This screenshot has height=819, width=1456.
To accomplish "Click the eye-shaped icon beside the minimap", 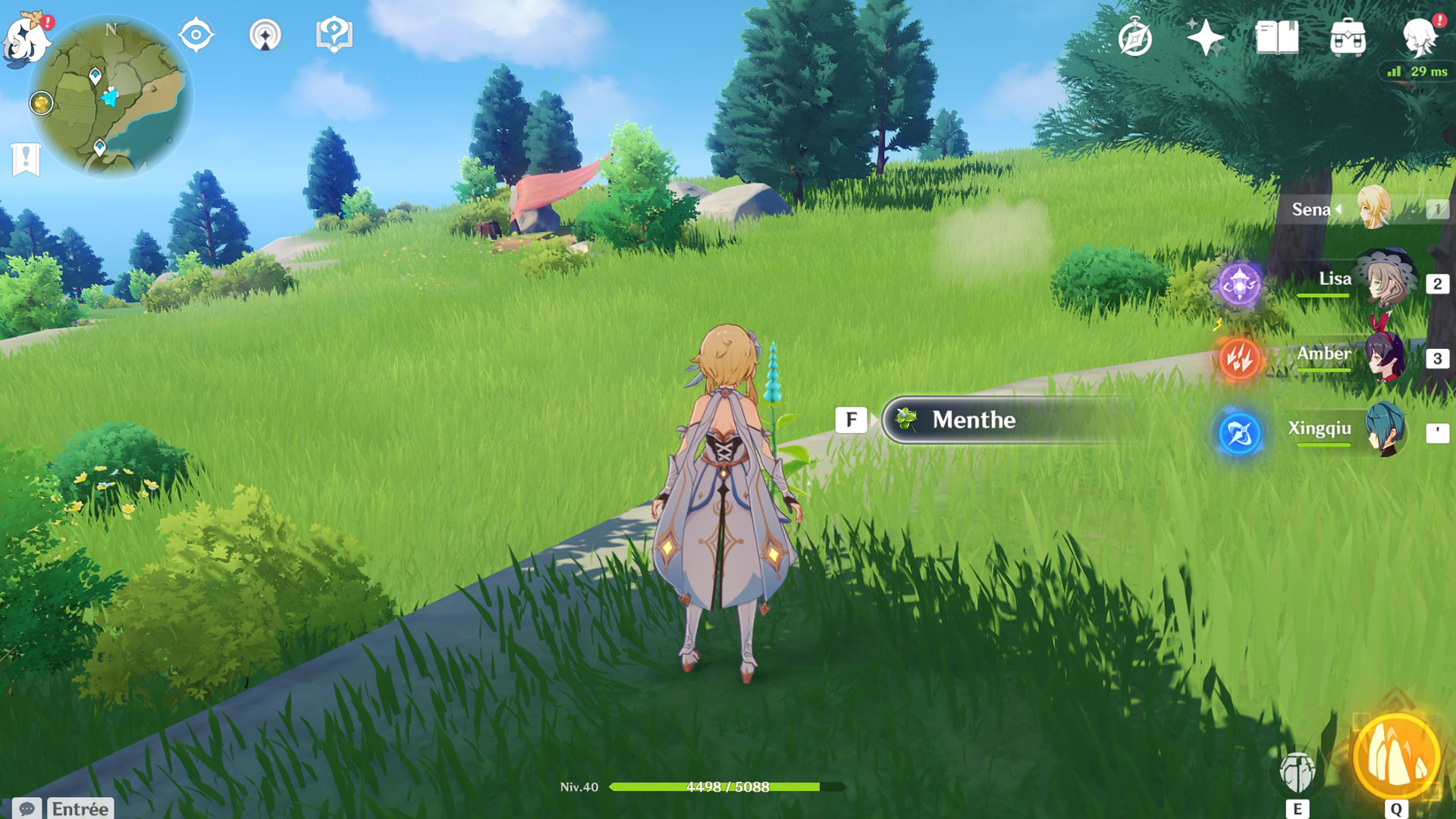I will (196, 35).
